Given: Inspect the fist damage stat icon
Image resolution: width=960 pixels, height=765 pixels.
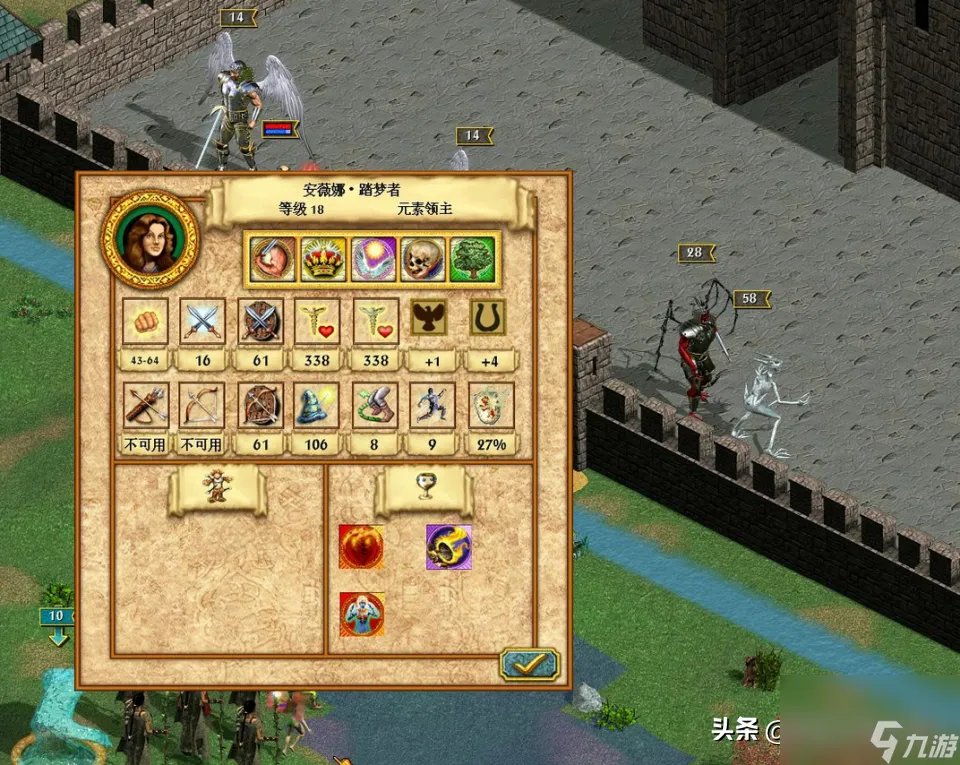Looking at the screenshot, I should coord(145,321).
